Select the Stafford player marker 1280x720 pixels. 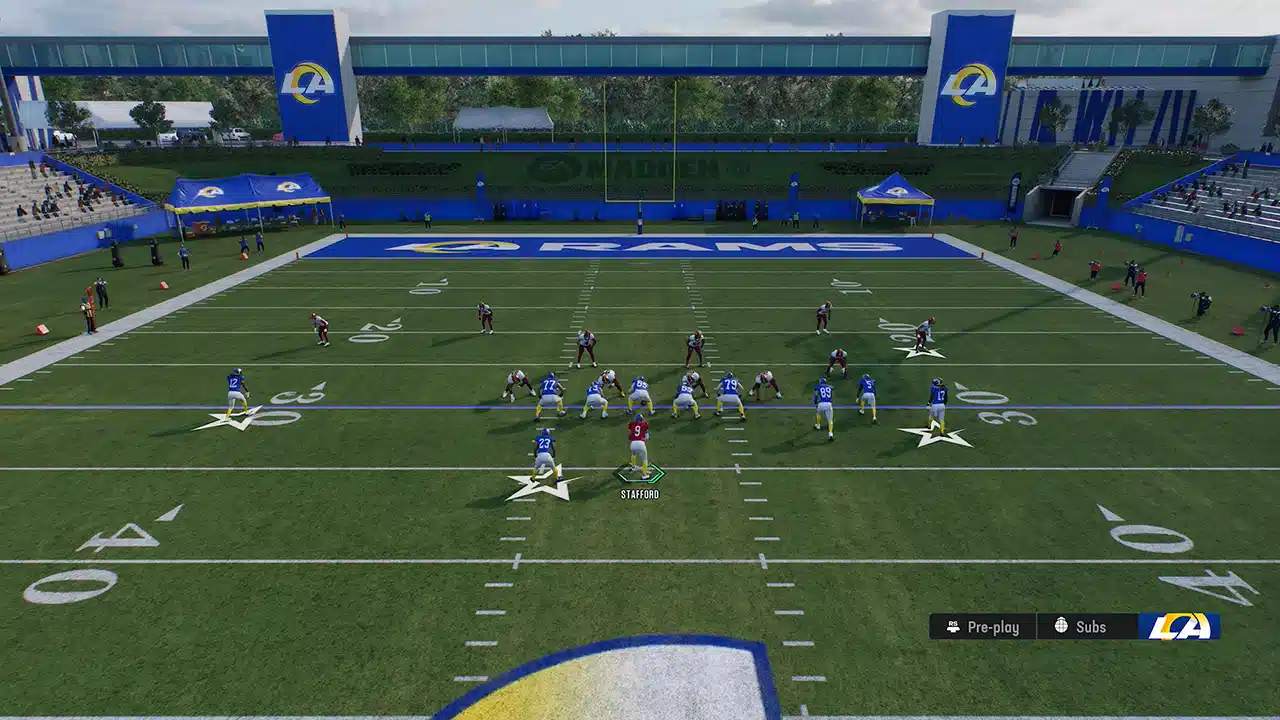pos(638,473)
